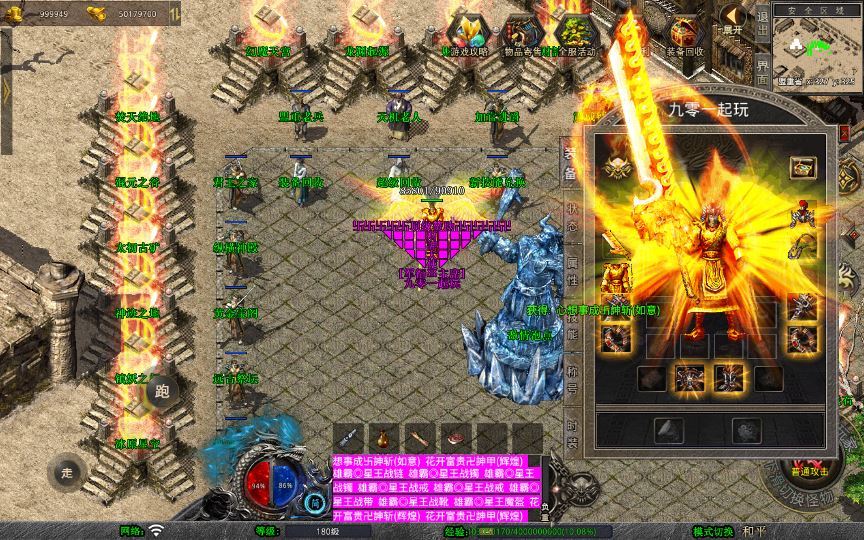Toggle the 跑 run button

[x=162, y=391]
